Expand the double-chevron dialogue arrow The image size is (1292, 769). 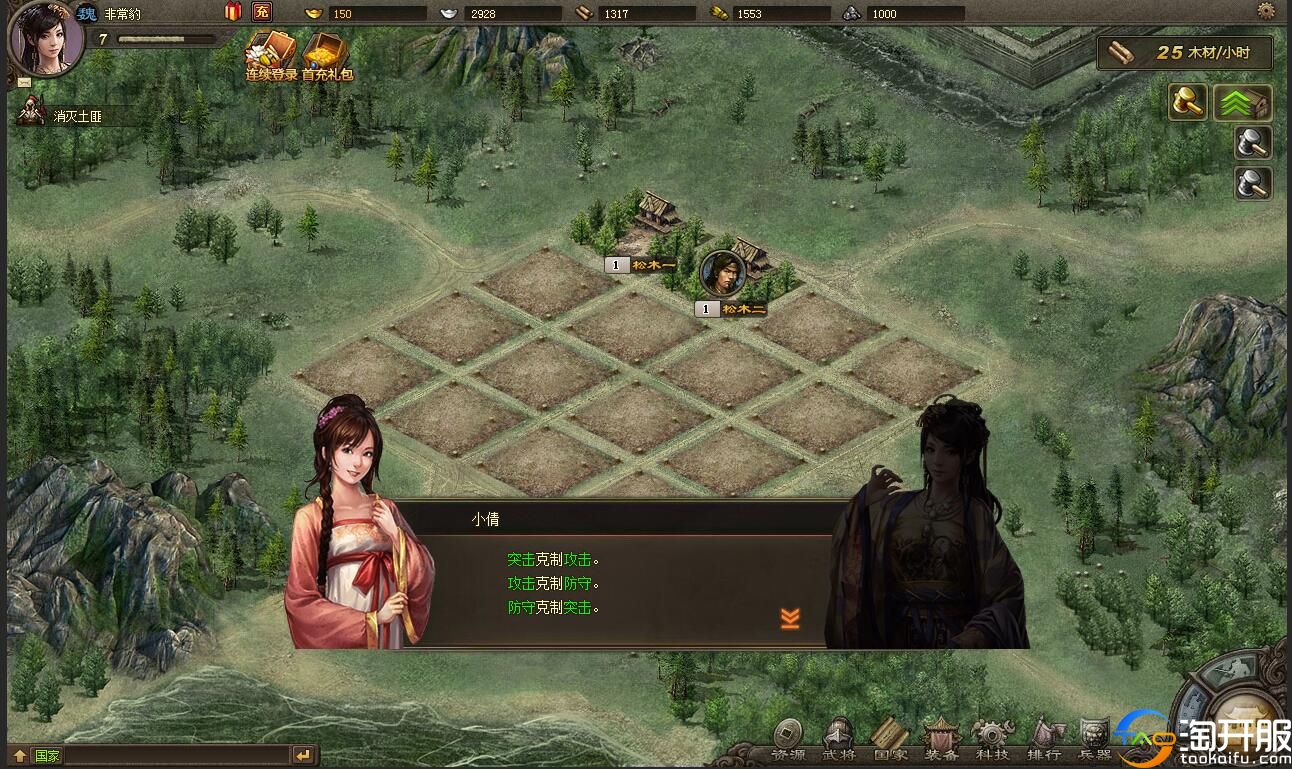789,620
